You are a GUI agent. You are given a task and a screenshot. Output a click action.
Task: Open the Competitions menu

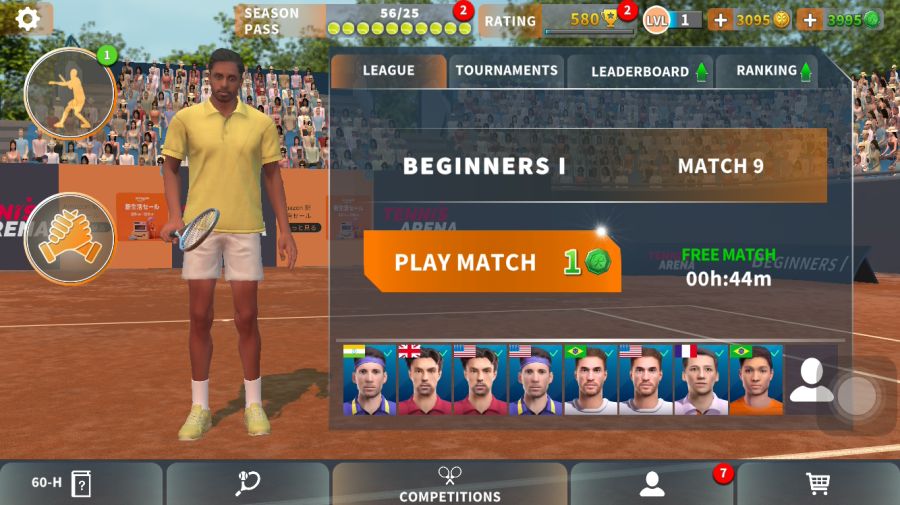(450, 483)
